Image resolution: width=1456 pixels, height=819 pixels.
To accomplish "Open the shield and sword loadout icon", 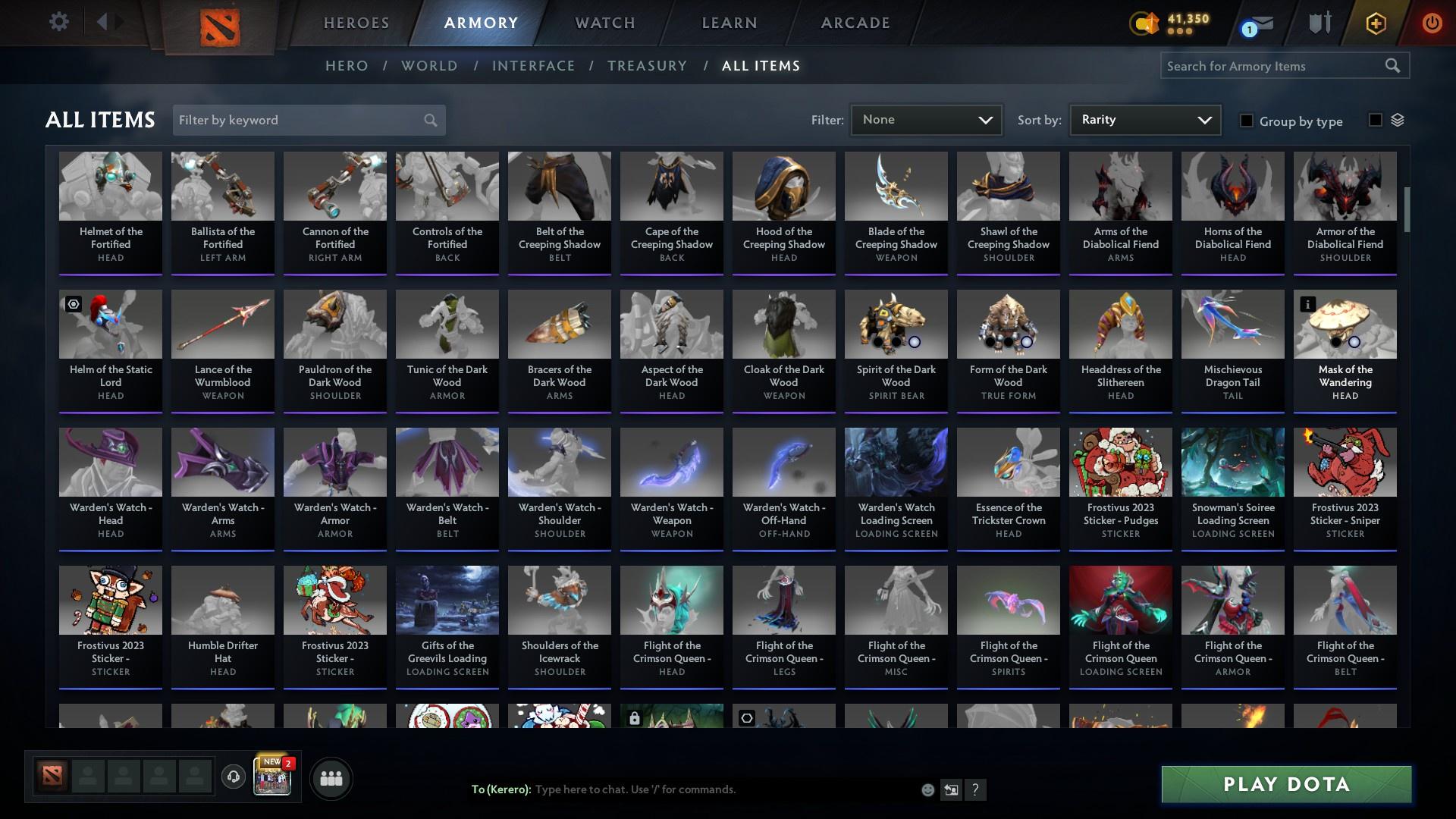I will coord(1318,23).
